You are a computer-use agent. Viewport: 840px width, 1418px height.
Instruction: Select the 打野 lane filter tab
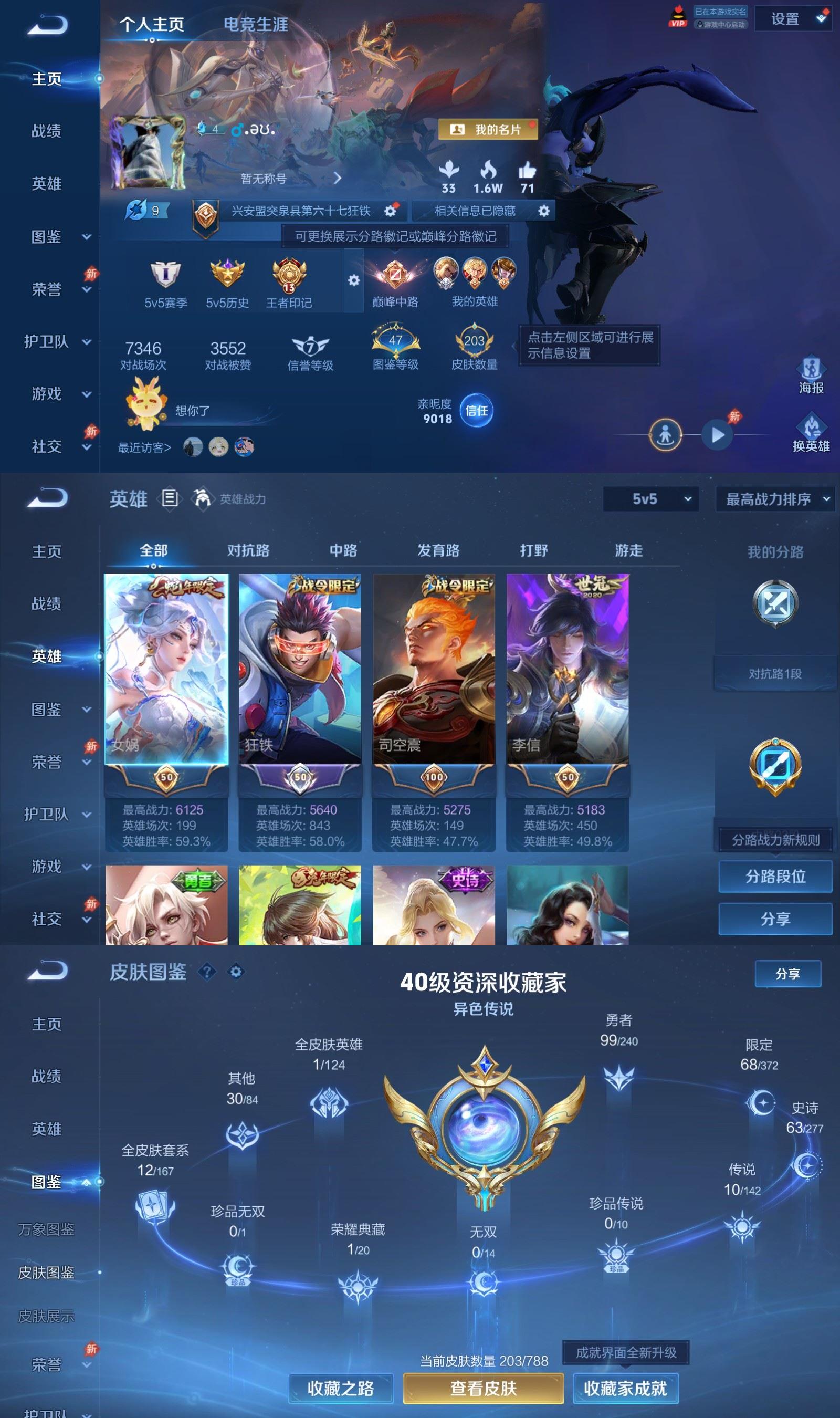coord(533,550)
